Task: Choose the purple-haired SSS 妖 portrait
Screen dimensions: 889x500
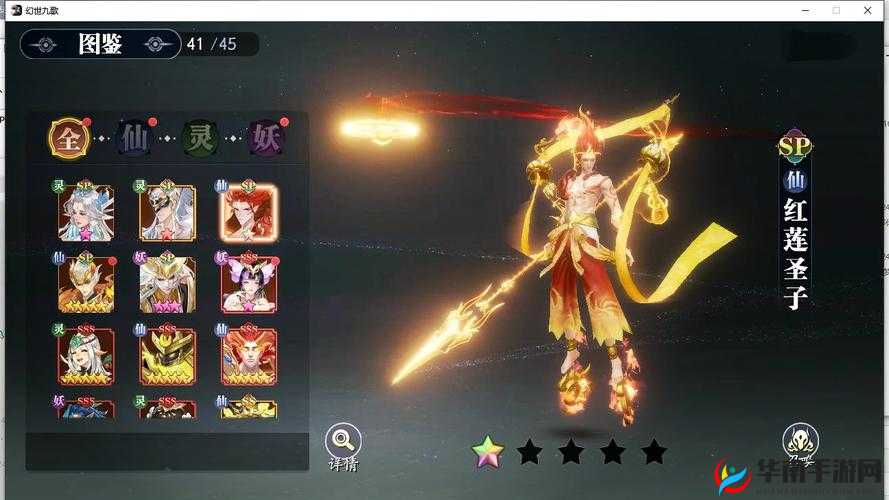Action: point(248,284)
